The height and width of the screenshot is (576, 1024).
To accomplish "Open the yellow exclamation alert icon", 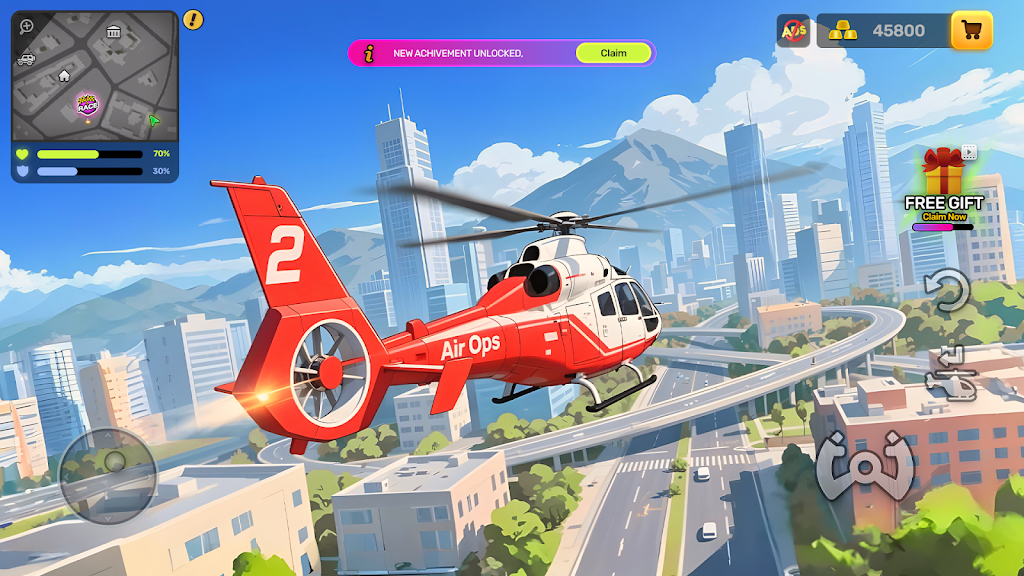I will [193, 19].
